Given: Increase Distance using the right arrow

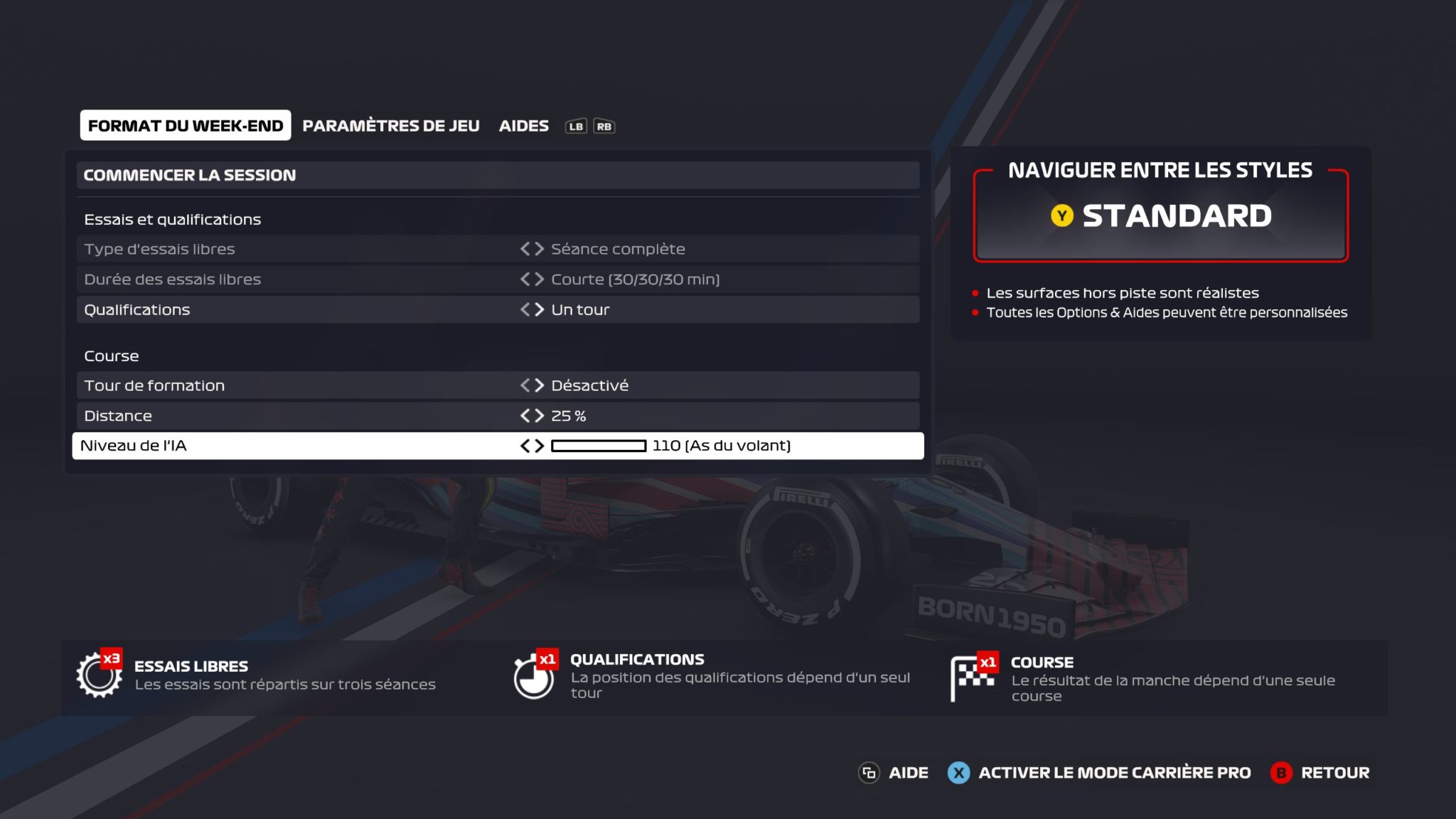Looking at the screenshot, I should [538, 416].
